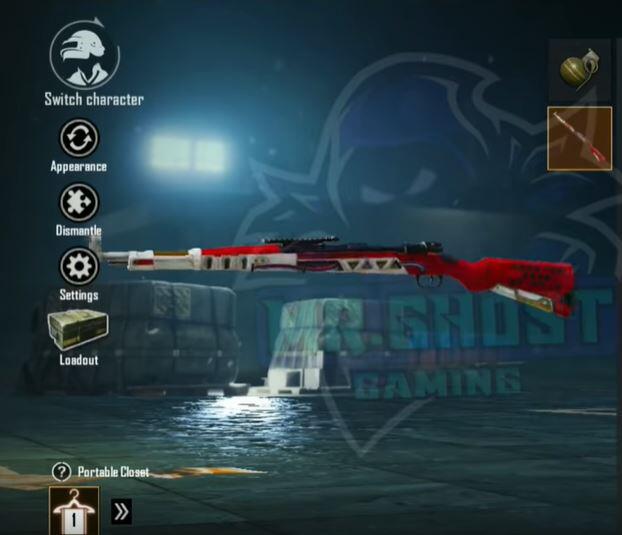Open weapon Settings gear
Image resolution: width=622 pixels, height=535 pixels.
point(78,267)
